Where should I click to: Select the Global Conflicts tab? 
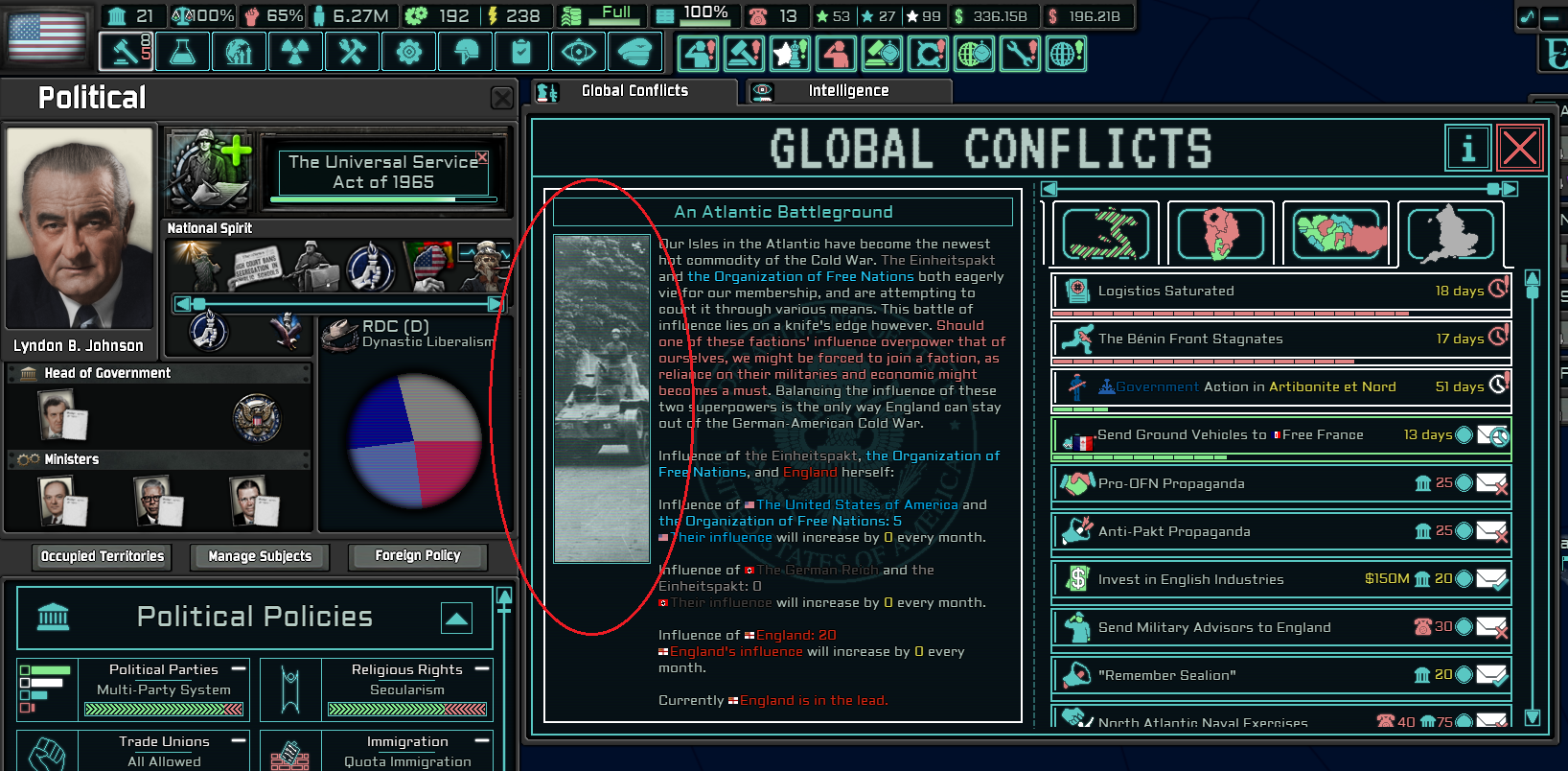tap(634, 90)
